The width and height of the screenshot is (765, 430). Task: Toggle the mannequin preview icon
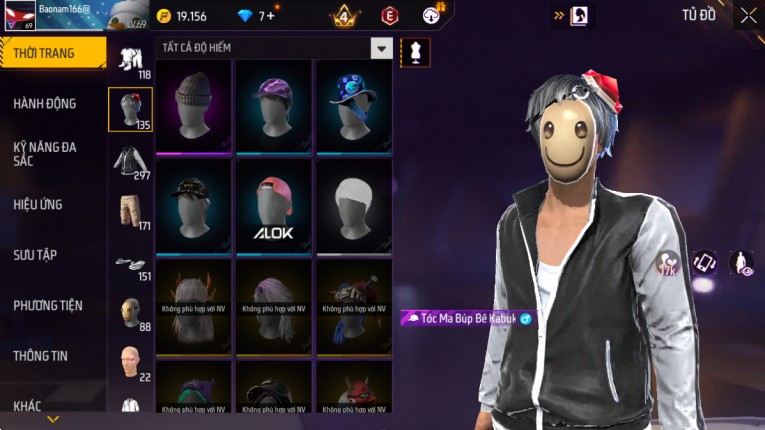[413, 50]
